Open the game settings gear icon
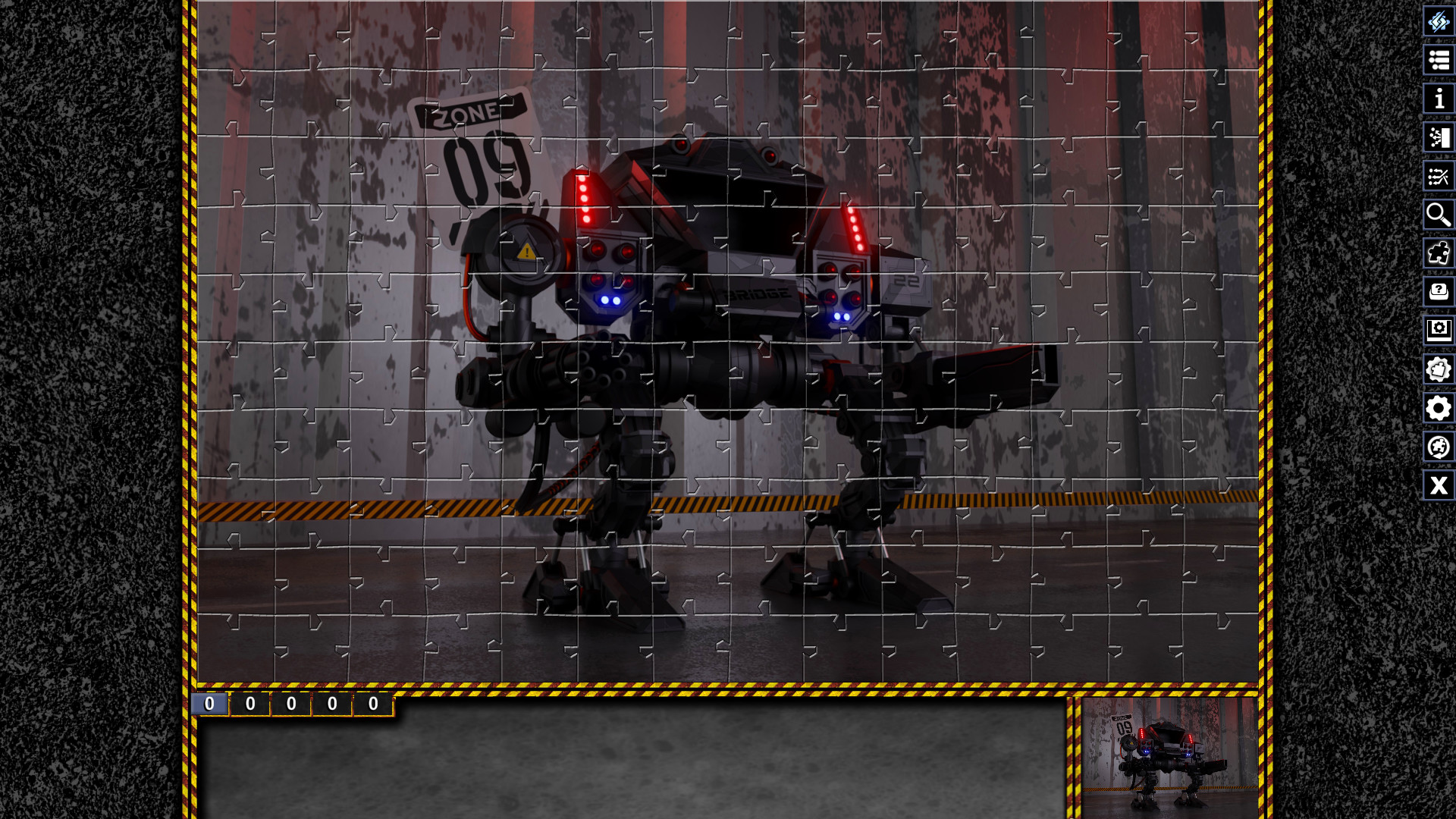The height and width of the screenshot is (819, 1456). point(1438,408)
